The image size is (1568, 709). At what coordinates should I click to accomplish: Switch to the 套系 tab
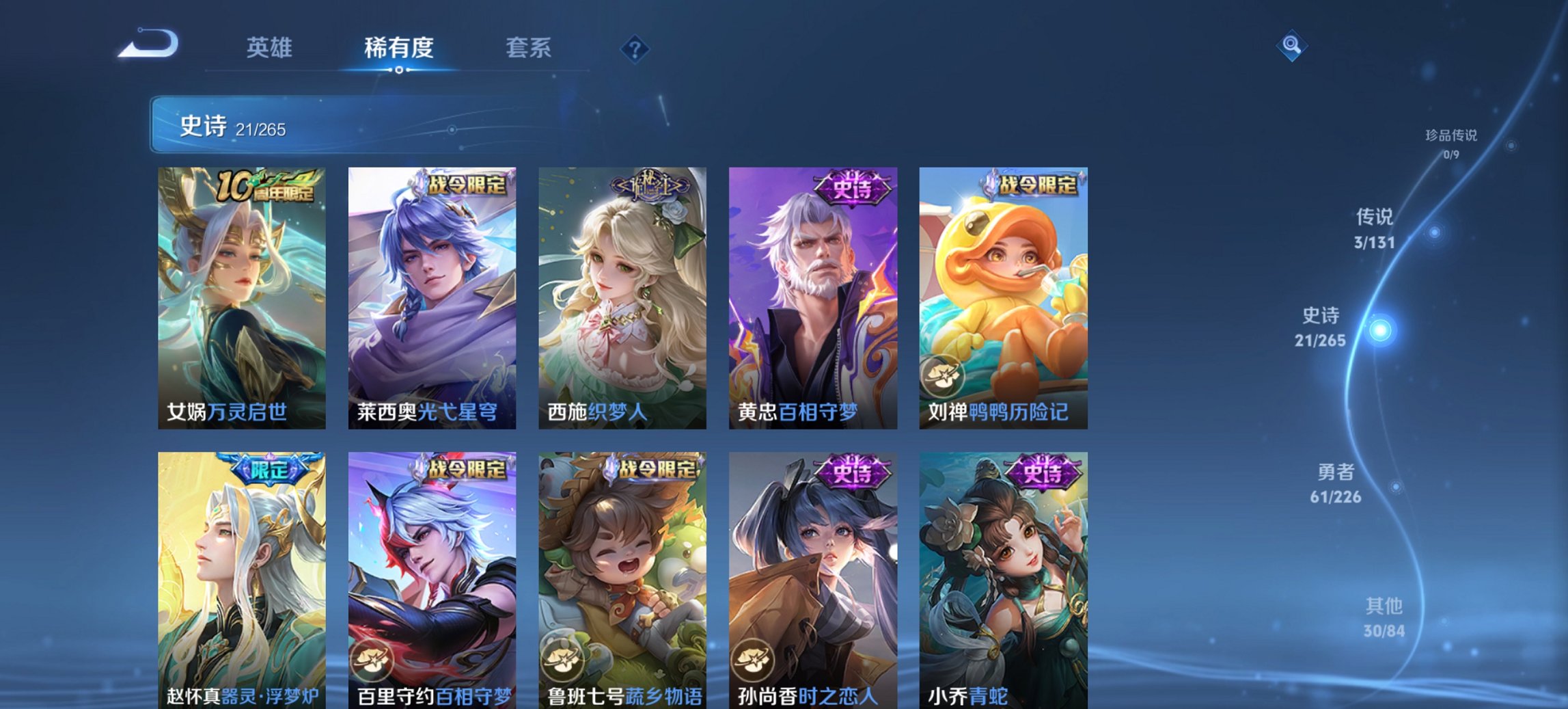(527, 48)
